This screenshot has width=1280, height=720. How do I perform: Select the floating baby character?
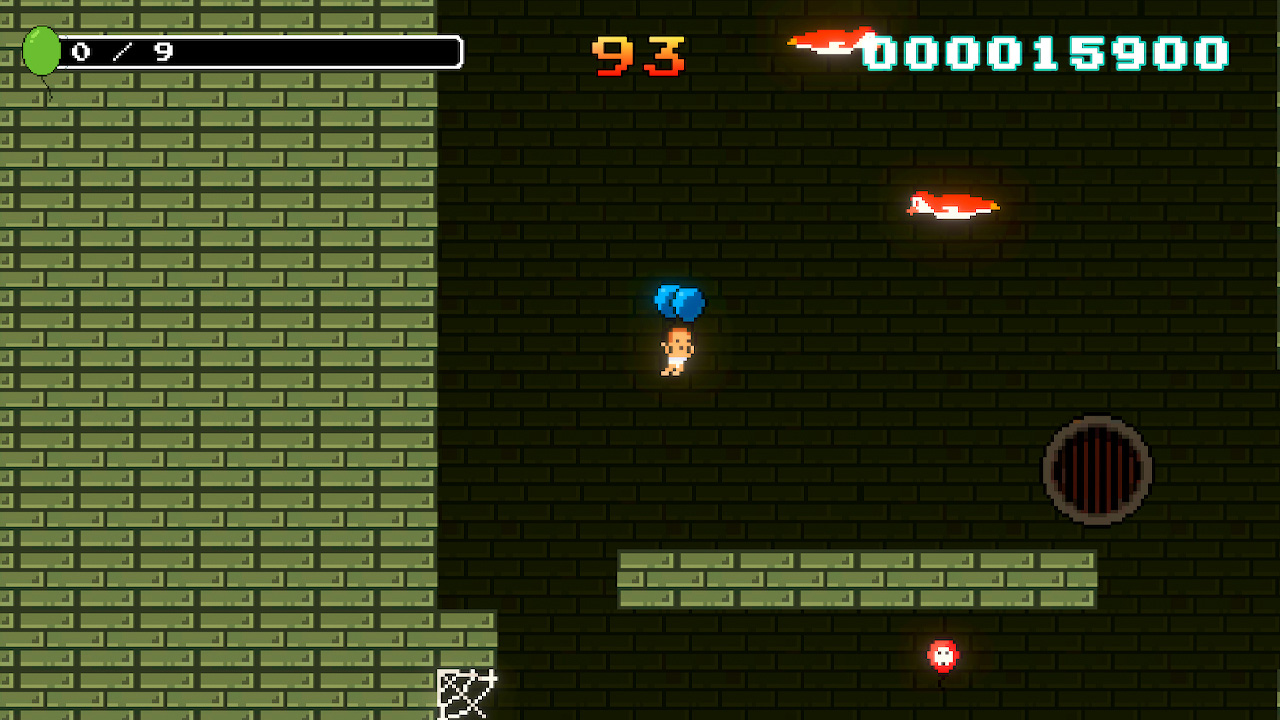(676, 350)
